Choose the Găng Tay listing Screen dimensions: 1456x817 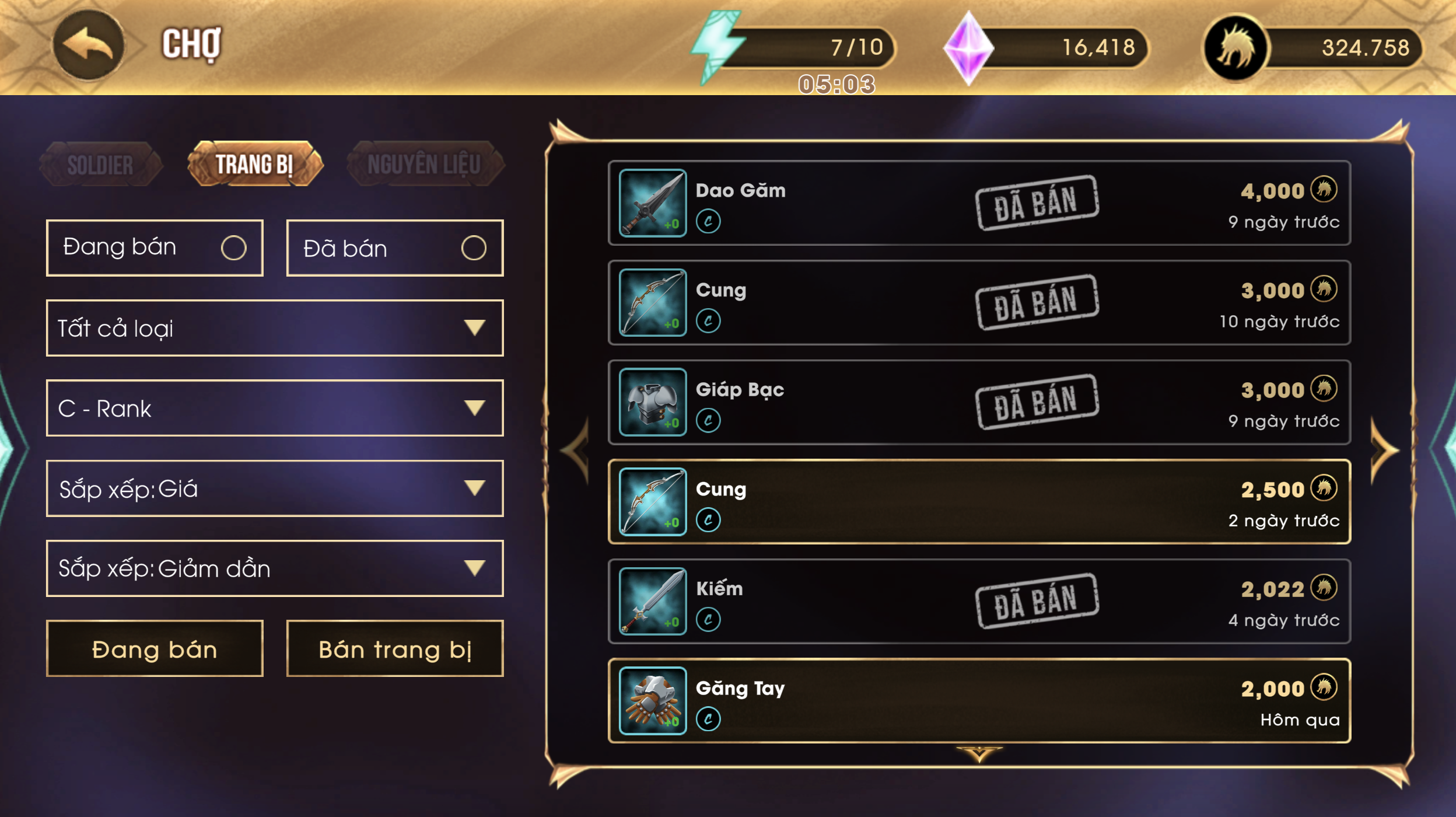point(979,701)
